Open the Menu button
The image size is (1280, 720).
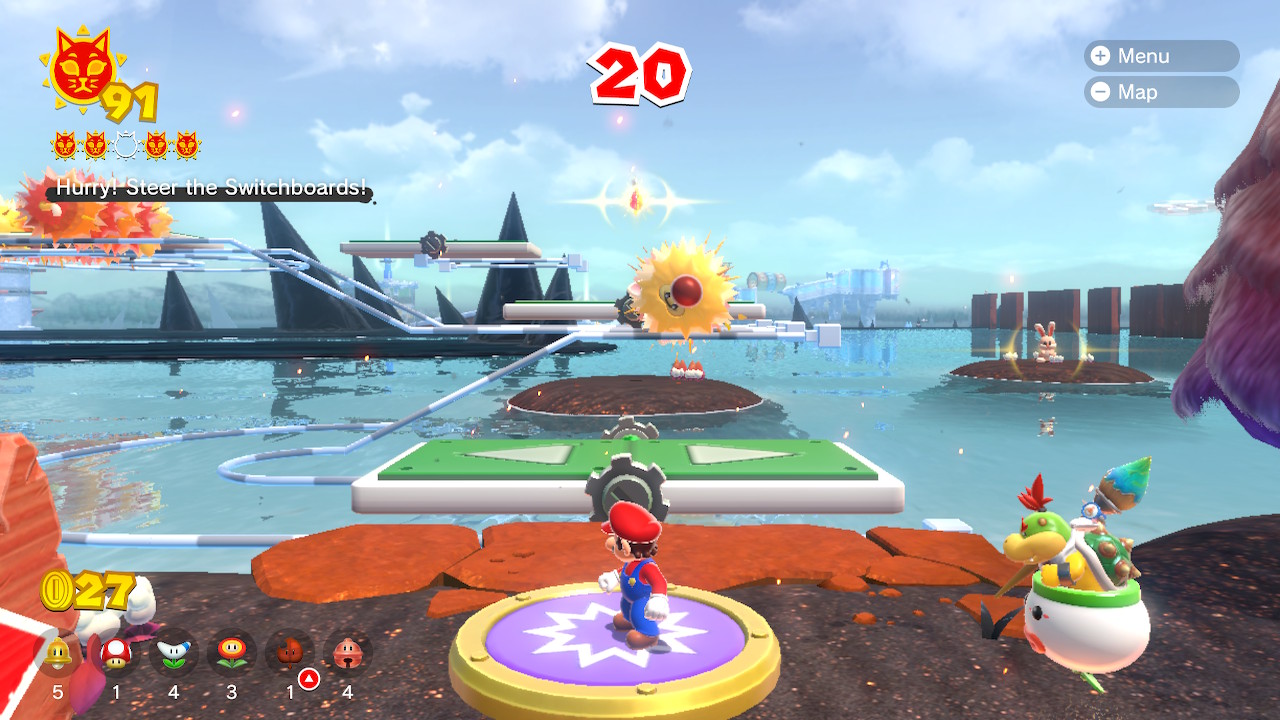1160,56
